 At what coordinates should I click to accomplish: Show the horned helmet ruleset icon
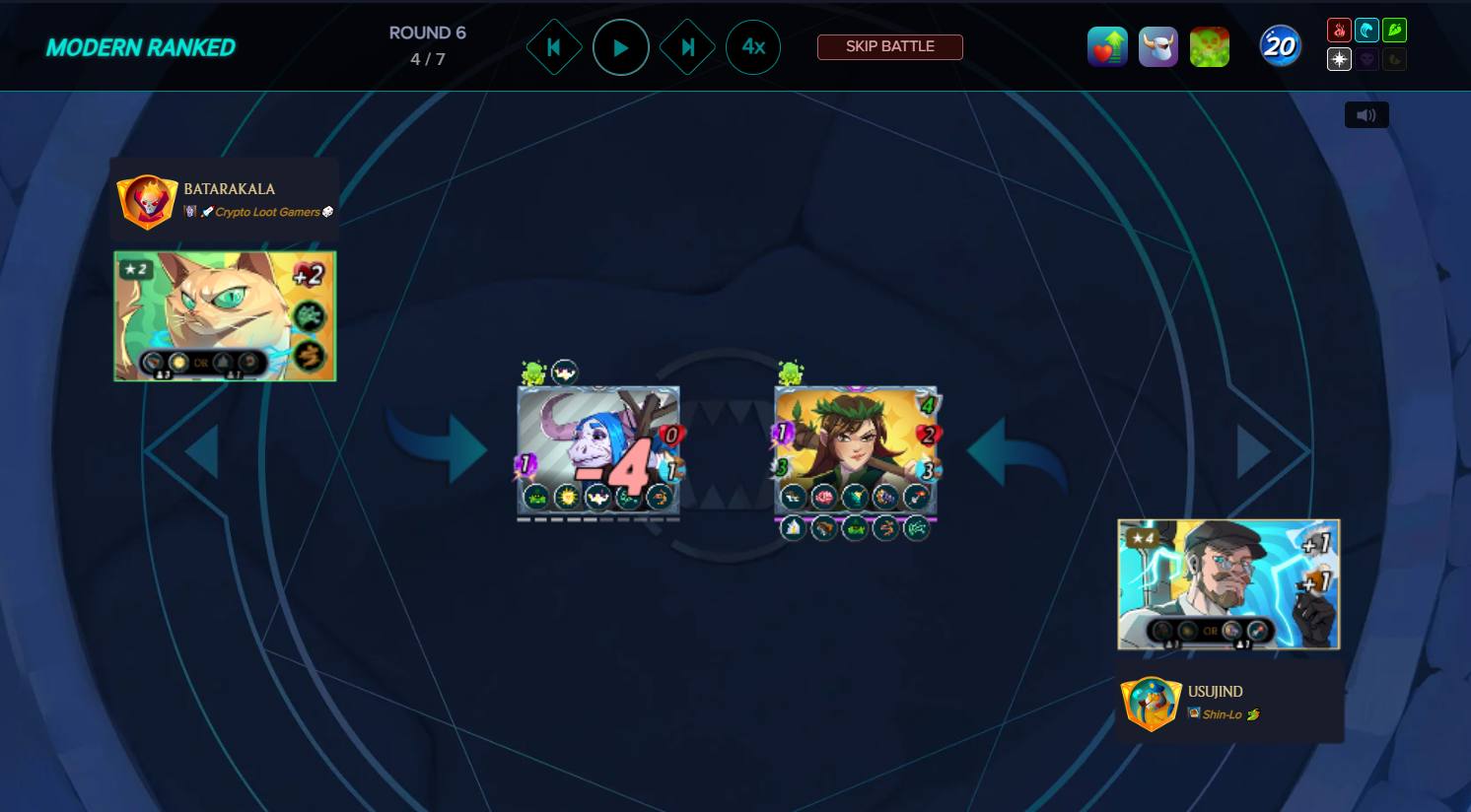[1158, 47]
